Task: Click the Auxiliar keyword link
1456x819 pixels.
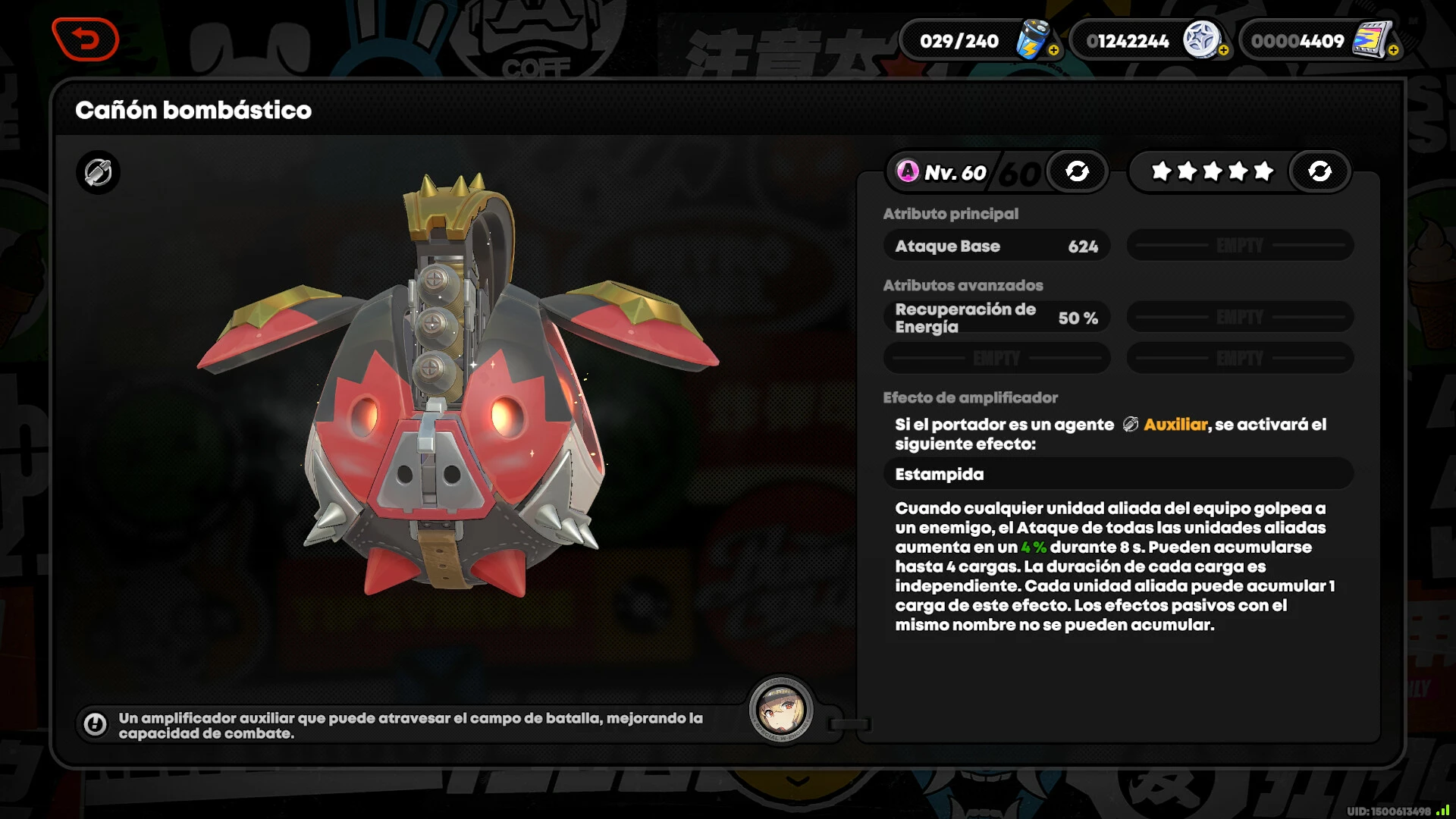Action: coord(1175,425)
